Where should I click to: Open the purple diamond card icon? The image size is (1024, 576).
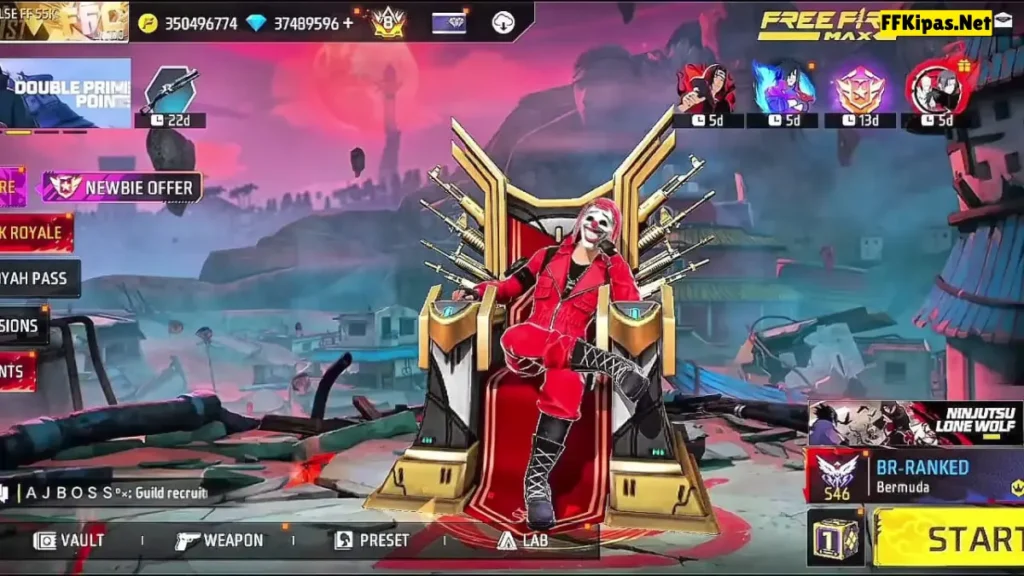click(x=449, y=22)
